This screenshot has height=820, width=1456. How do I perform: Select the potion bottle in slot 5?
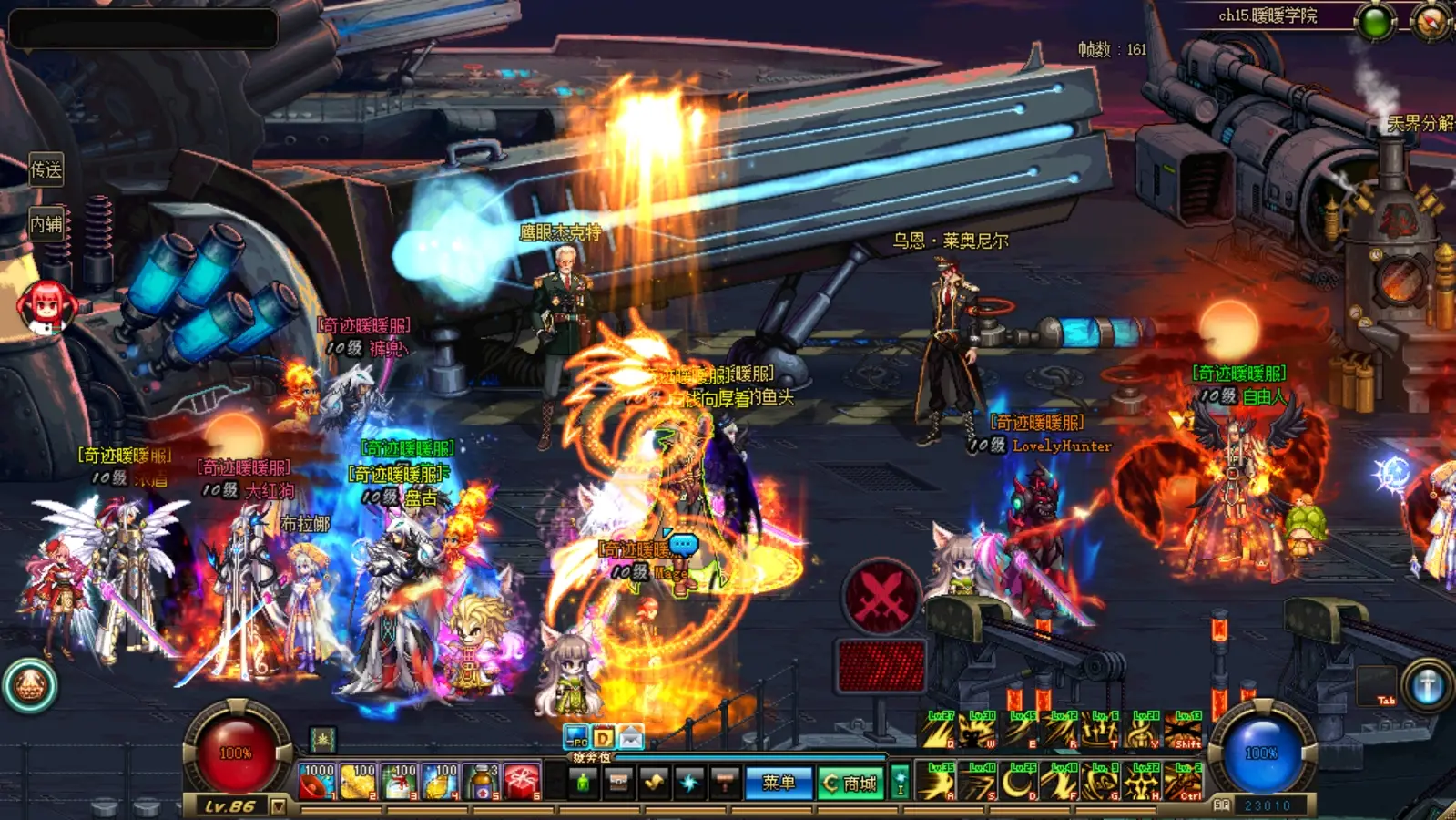pyautogui.click(x=482, y=782)
